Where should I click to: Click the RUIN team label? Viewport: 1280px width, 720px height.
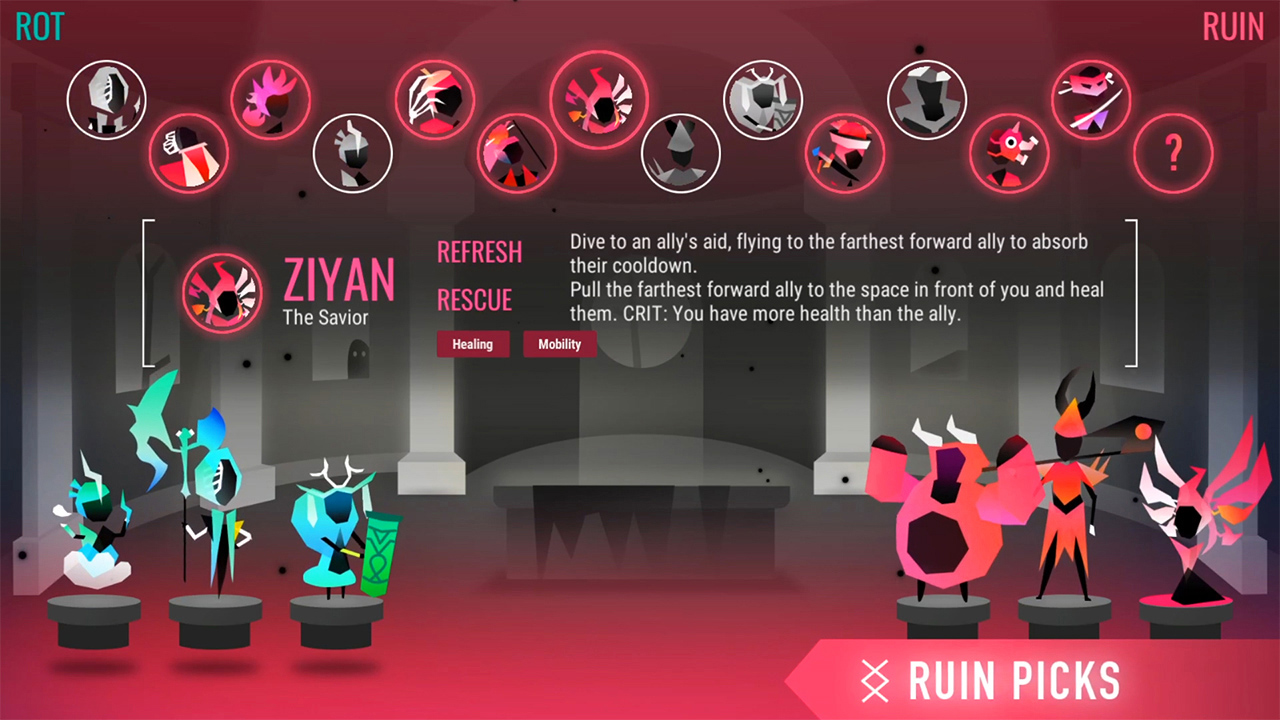(1233, 26)
